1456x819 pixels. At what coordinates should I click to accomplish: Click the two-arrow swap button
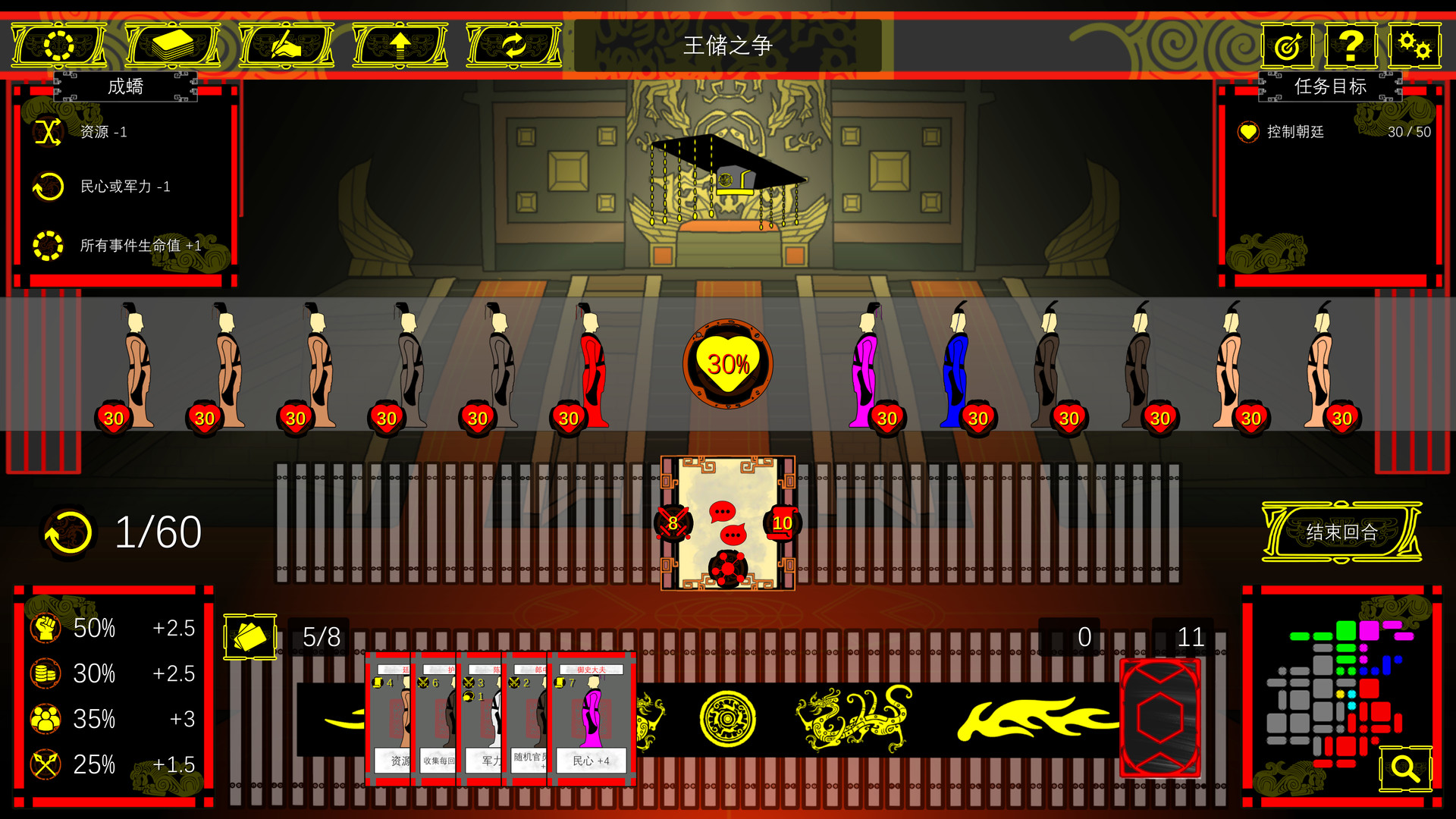(x=513, y=45)
